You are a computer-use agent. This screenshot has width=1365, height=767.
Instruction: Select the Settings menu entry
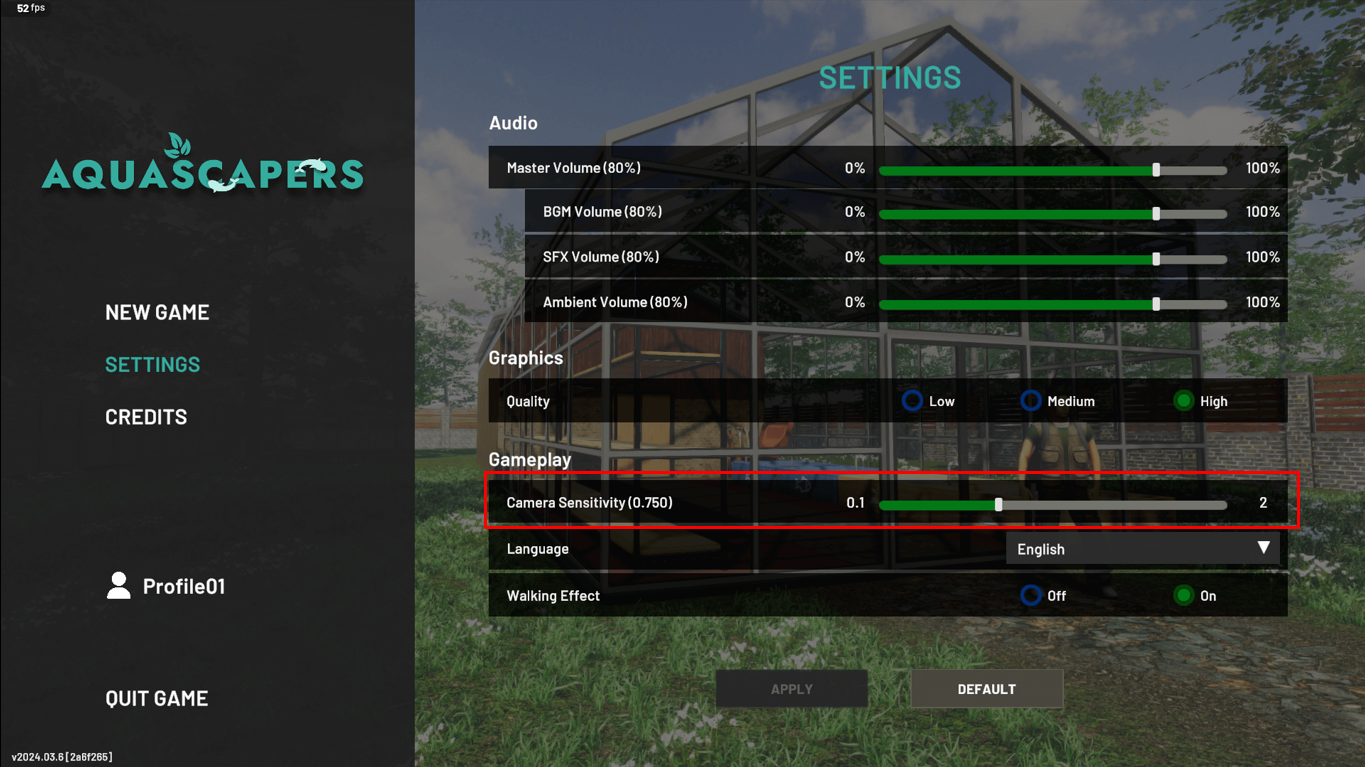click(152, 364)
